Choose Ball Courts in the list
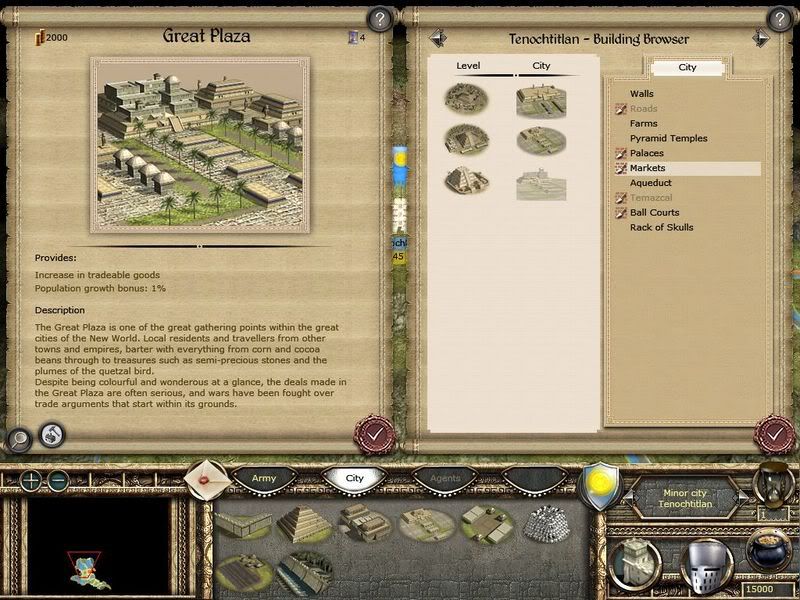This screenshot has height=600, width=800. click(655, 212)
